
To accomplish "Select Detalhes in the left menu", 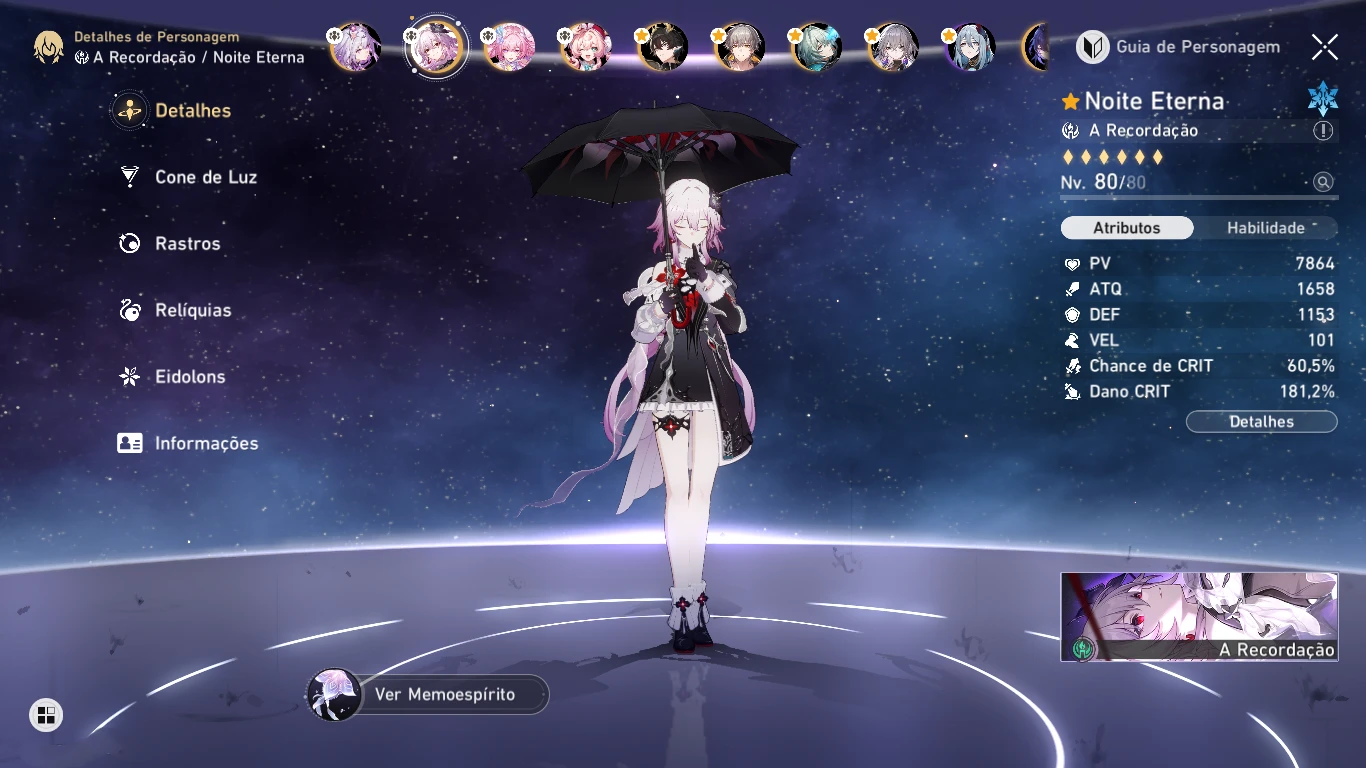I will coord(192,111).
